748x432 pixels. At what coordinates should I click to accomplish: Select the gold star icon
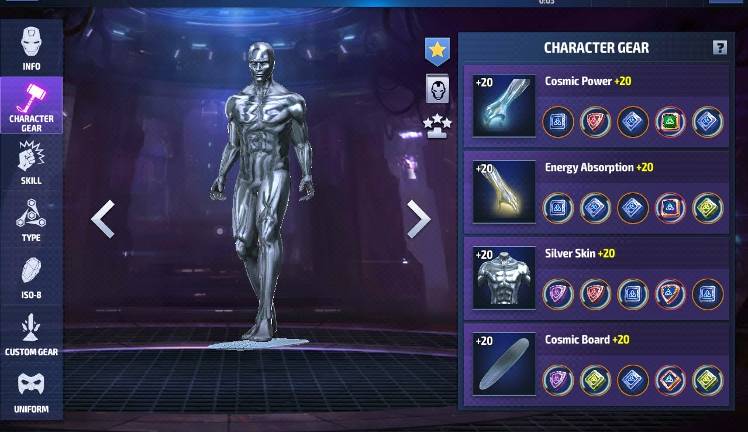point(437,48)
